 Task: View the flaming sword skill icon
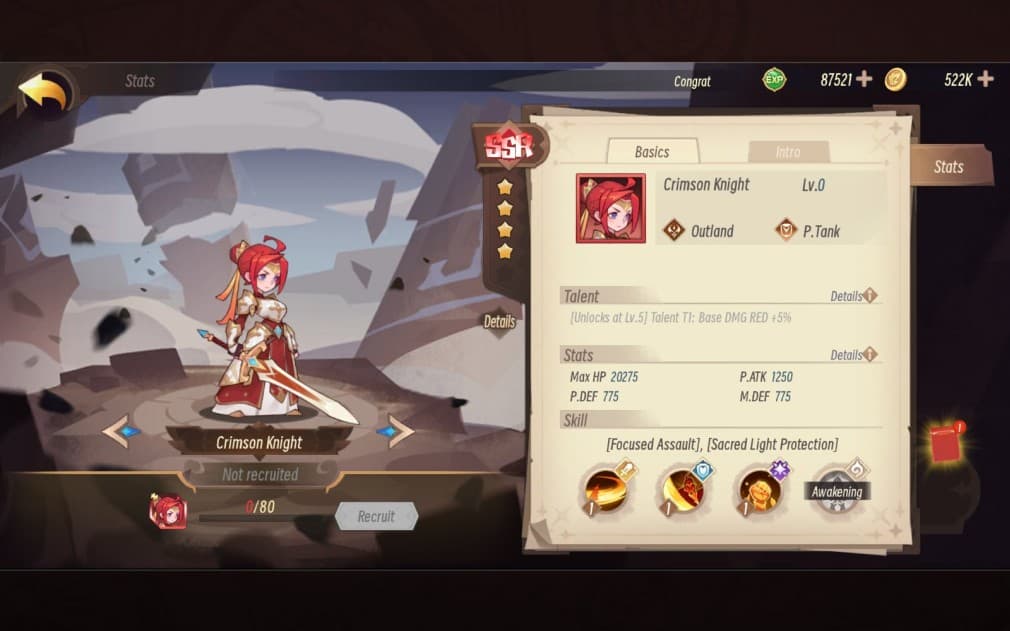coord(608,490)
